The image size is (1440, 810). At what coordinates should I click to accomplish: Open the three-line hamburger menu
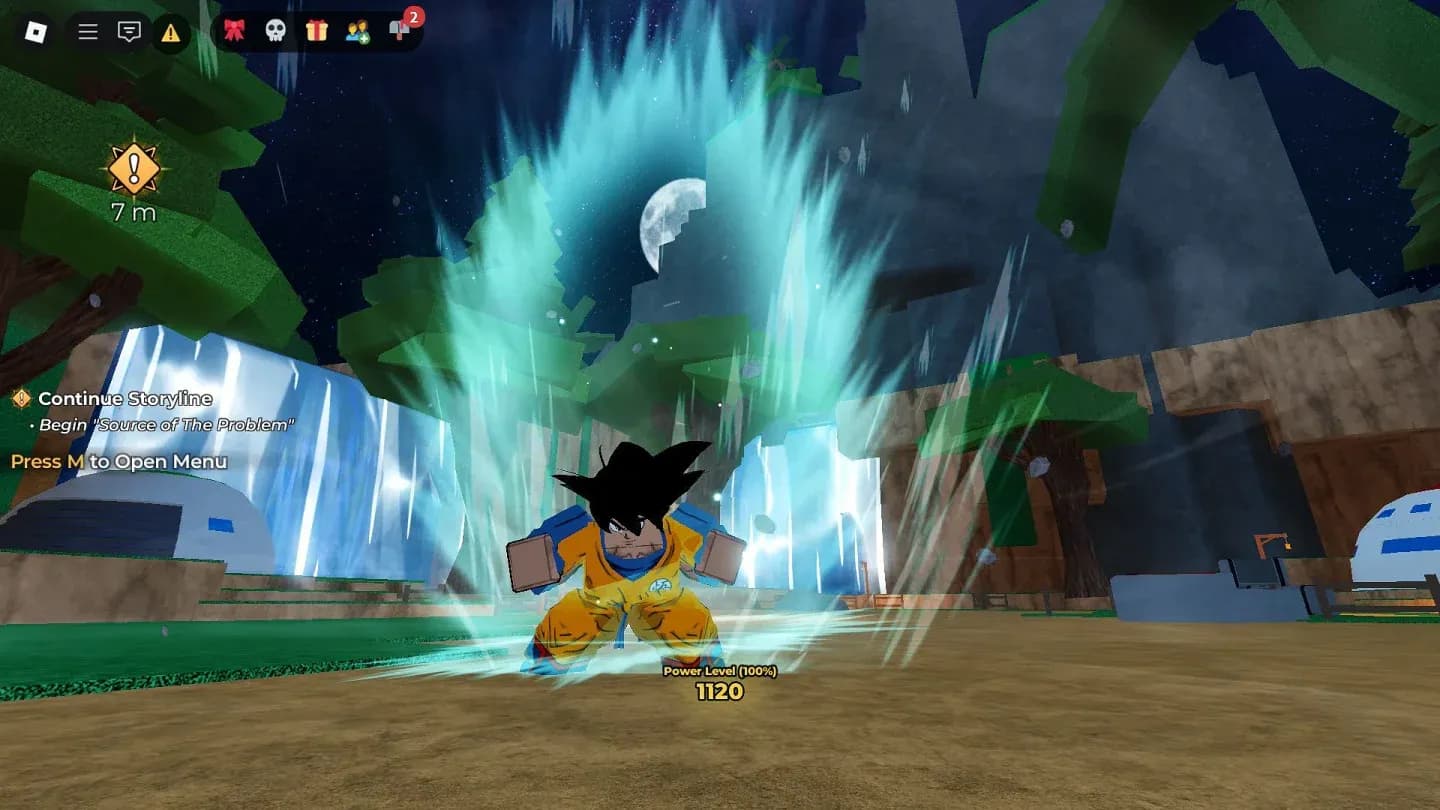[88, 32]
